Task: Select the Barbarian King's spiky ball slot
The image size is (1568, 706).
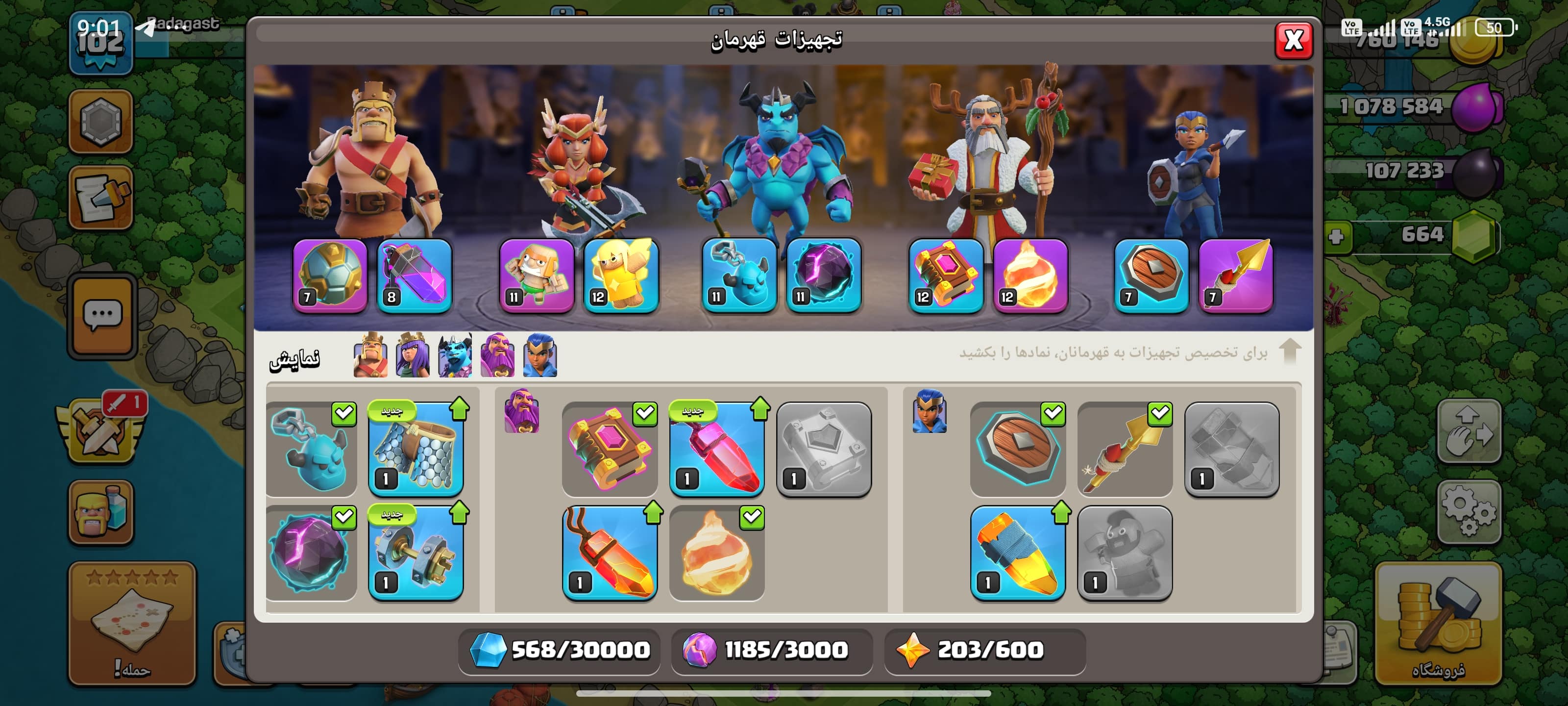Action: click(330, 276)
